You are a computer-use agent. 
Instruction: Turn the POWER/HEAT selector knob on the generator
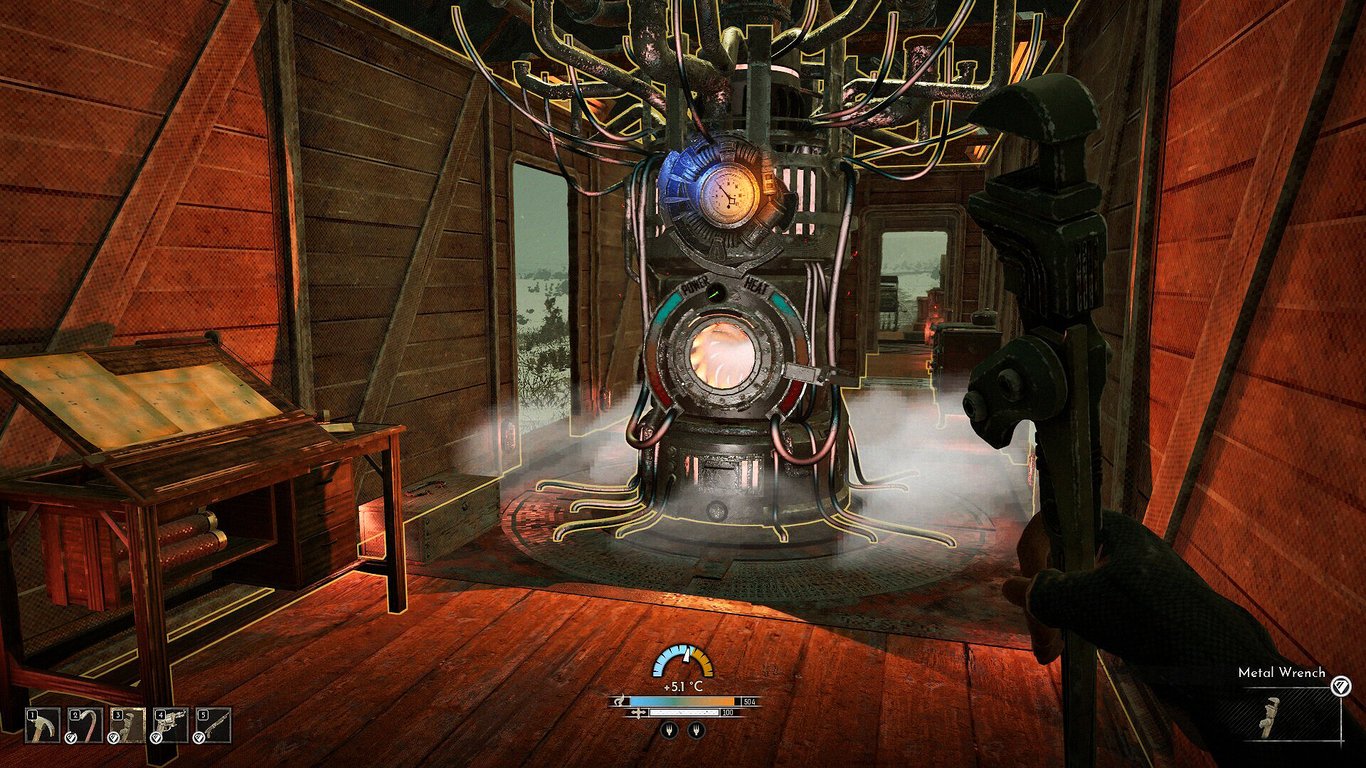(717, 292)
